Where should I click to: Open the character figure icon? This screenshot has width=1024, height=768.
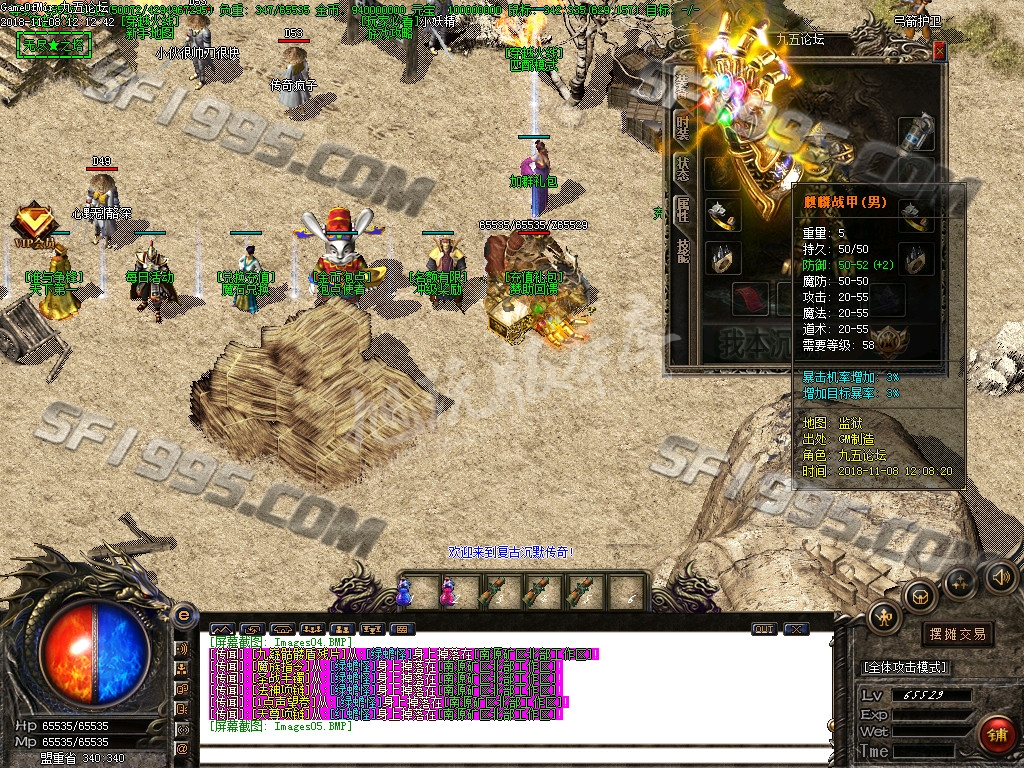[x=884, y=616]
